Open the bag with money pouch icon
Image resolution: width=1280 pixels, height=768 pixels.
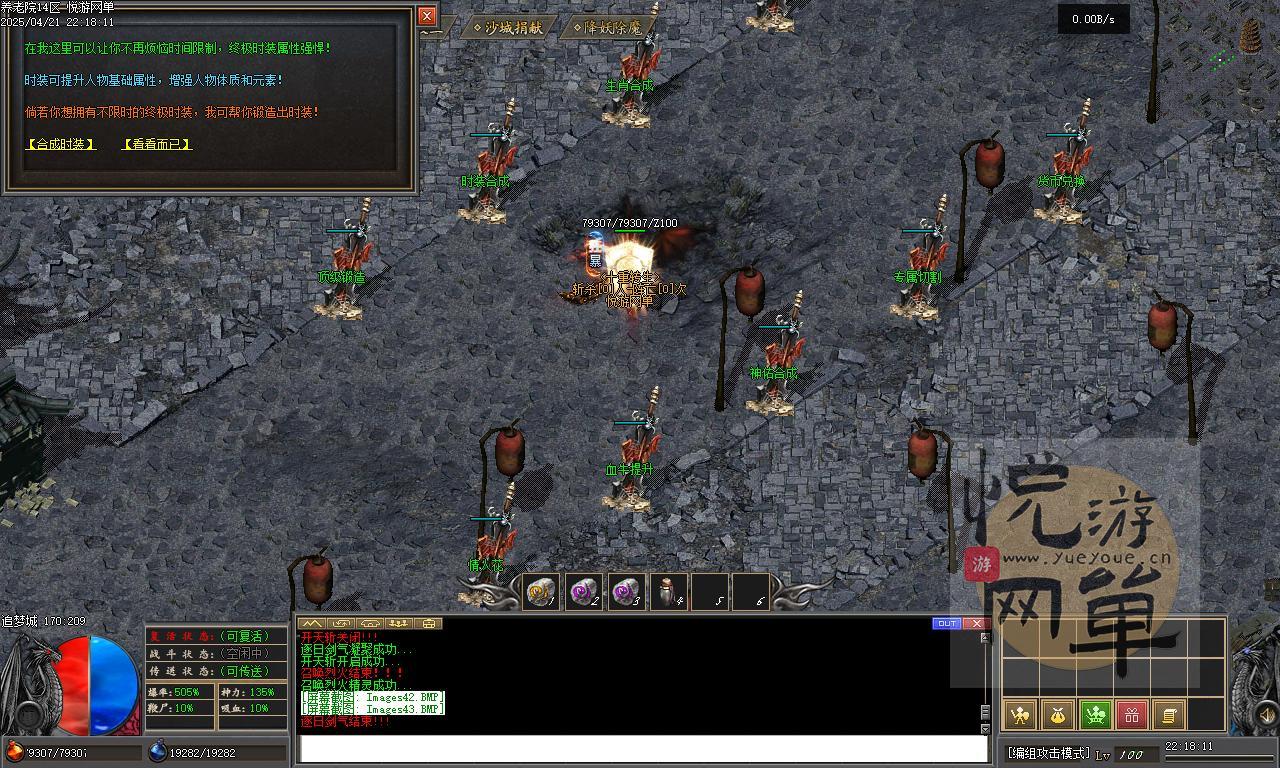coord(1057,715)
